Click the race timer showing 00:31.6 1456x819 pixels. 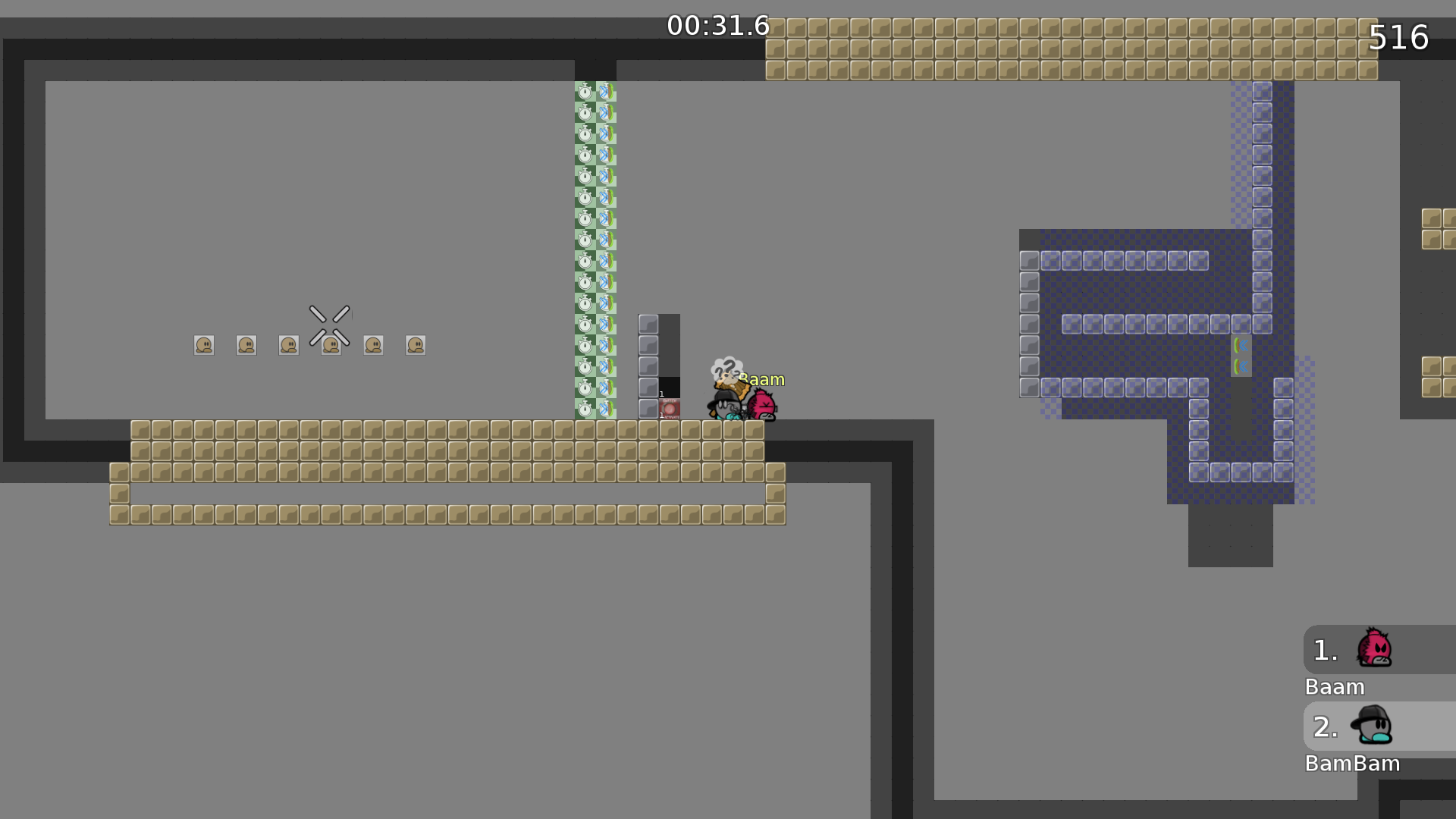[717, 25]
